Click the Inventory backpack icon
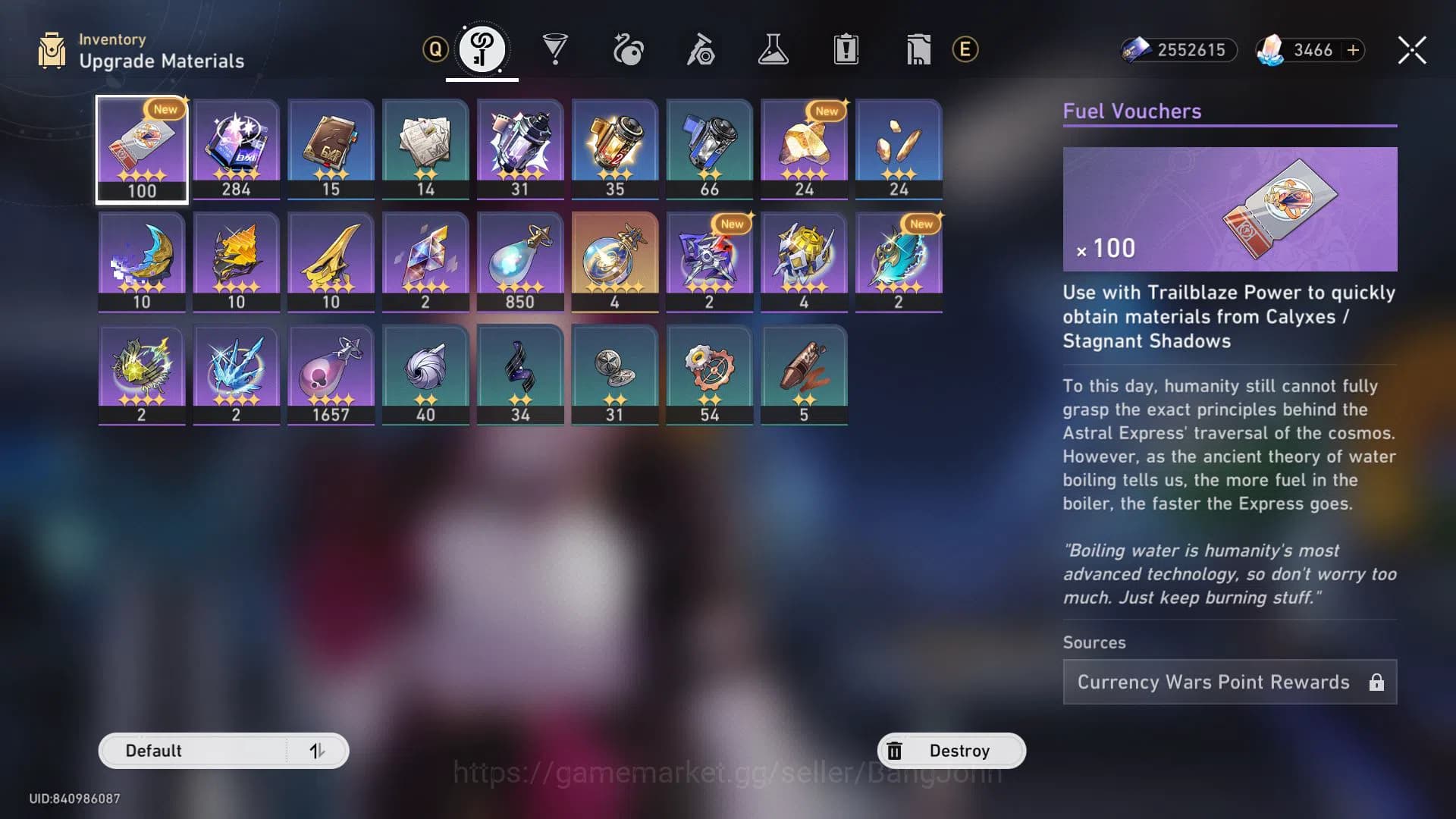1456x819 pixels. coord(51,49)
